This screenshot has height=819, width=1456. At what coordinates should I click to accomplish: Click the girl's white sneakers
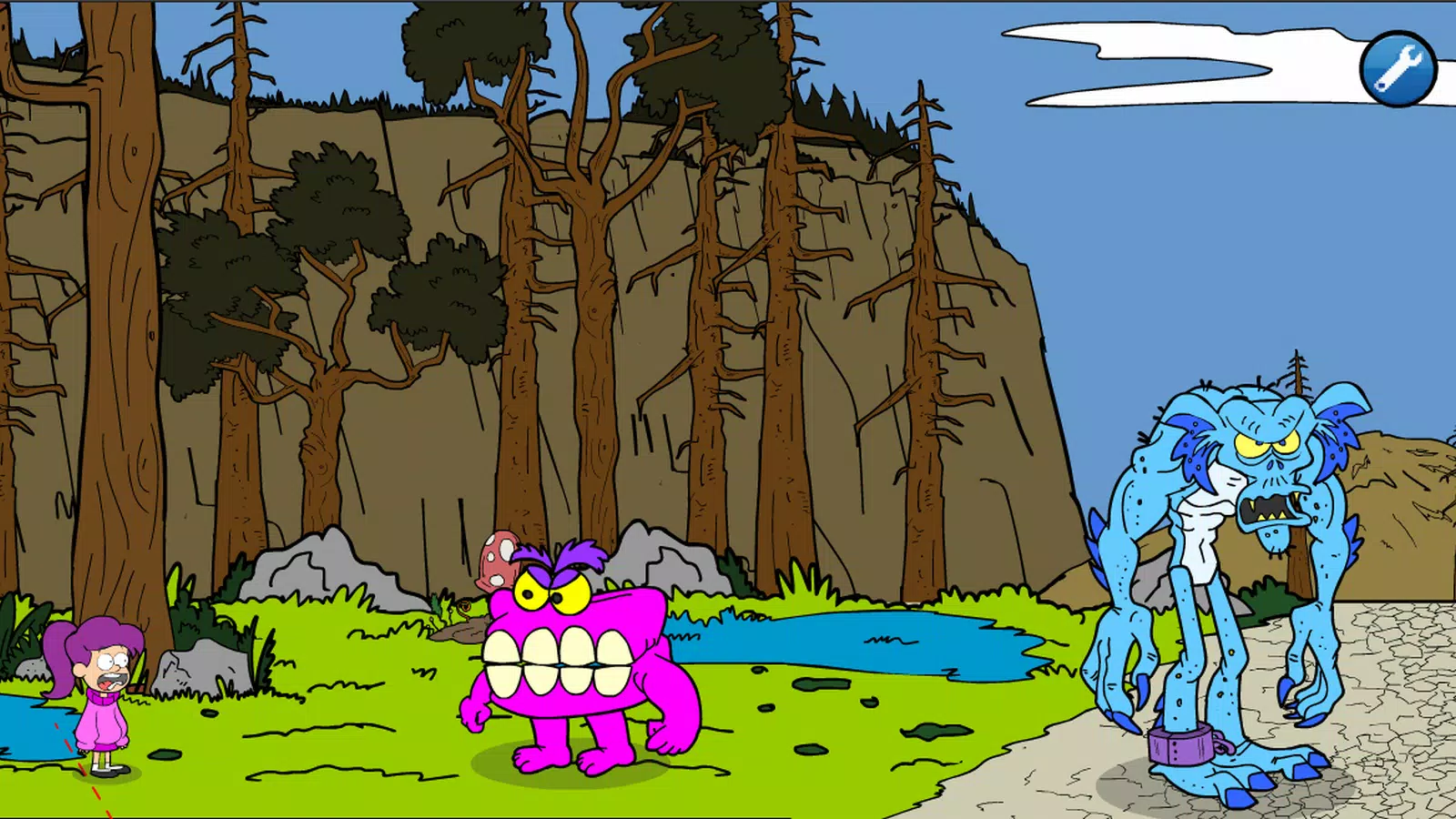pos(103,771)
